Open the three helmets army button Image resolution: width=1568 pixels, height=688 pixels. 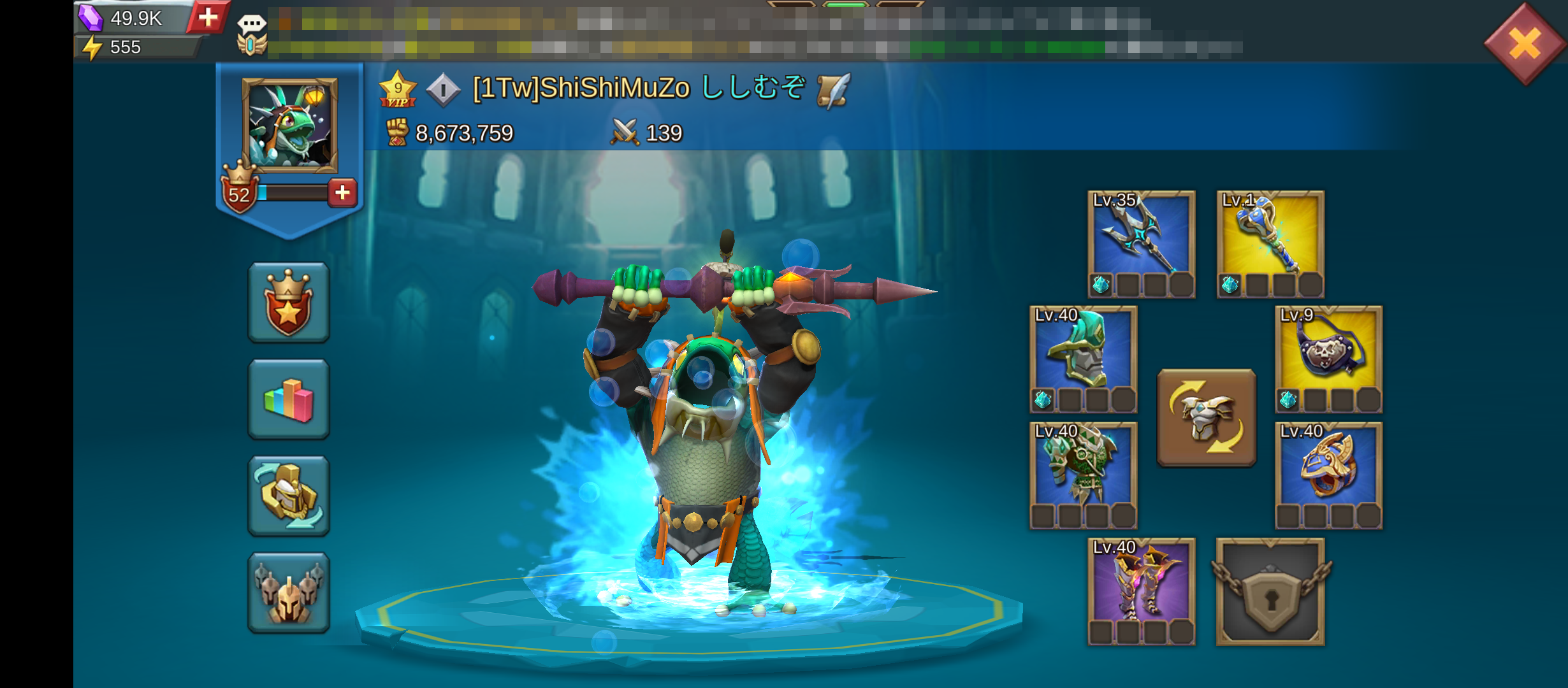click(x=289, y=593)
